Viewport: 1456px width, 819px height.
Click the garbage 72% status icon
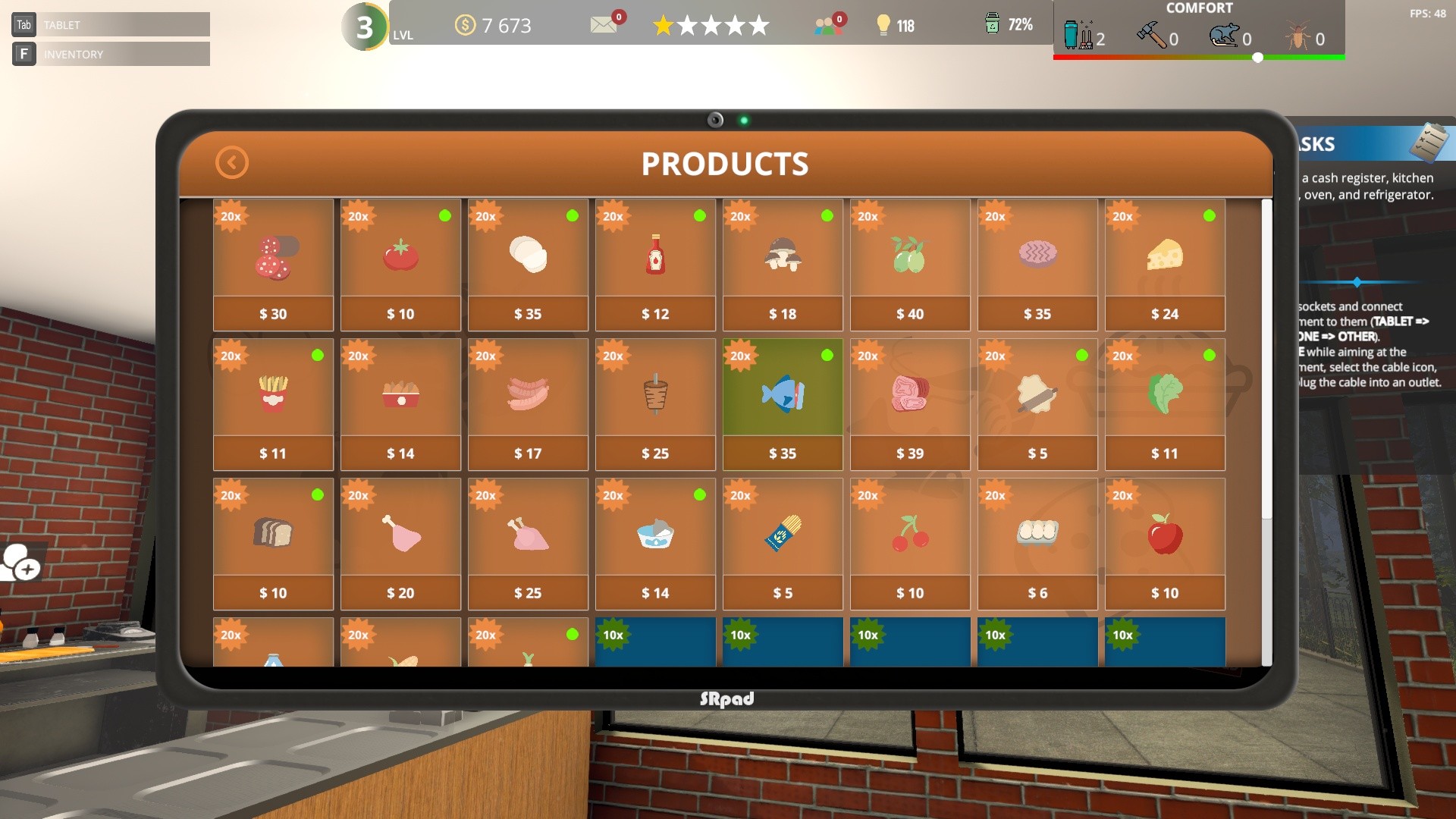(x=990, y=24)
